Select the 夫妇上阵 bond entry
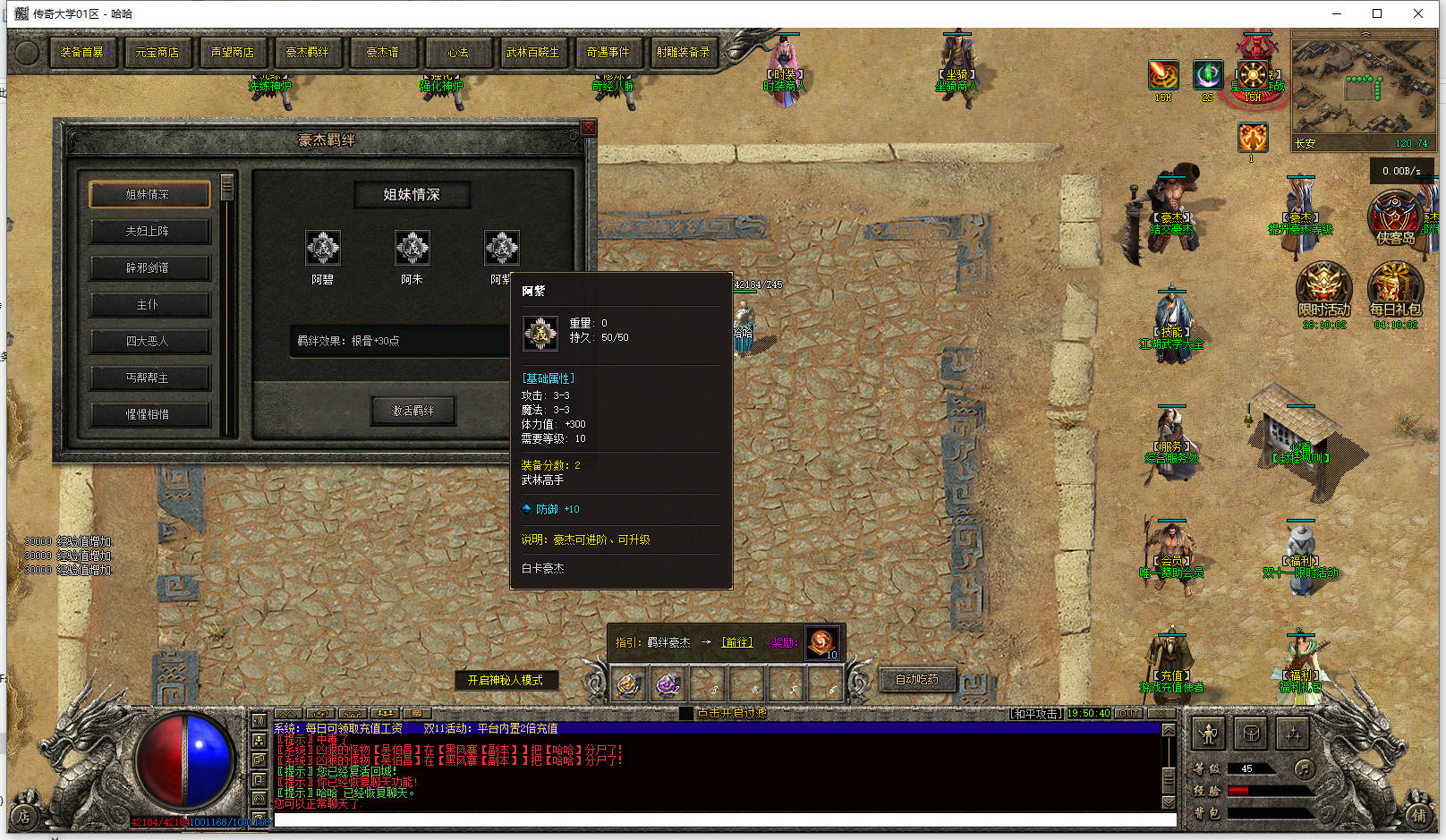The height and width of the screenshot is (840, 1446). point(149,231)
